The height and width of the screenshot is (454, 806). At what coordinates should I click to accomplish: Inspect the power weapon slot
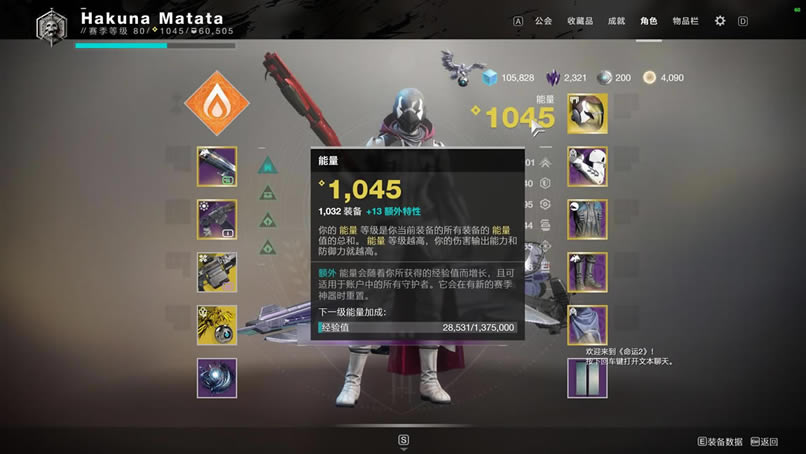coord(217,272)
